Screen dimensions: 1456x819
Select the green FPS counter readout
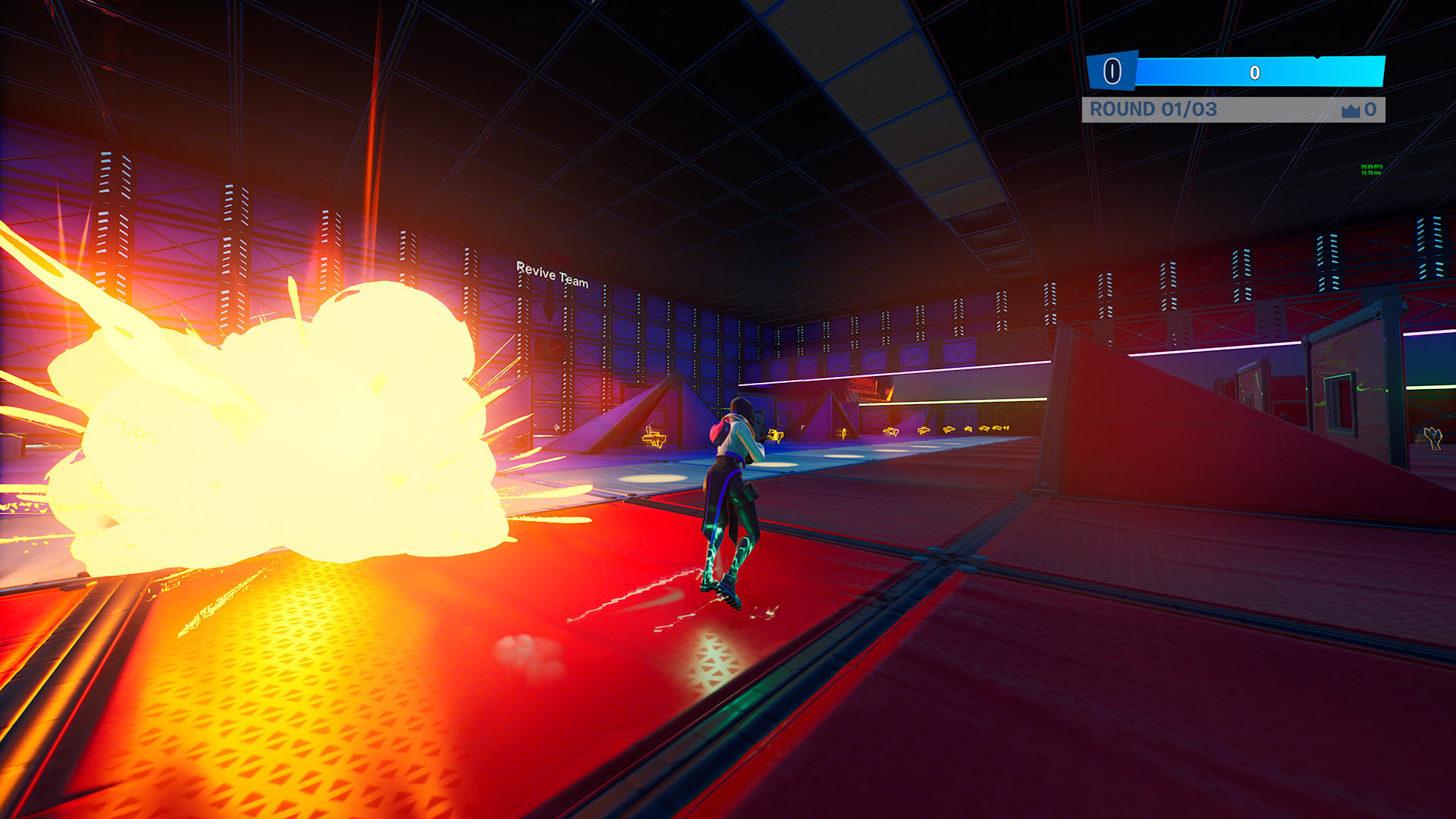click(x=1372, y=168)
